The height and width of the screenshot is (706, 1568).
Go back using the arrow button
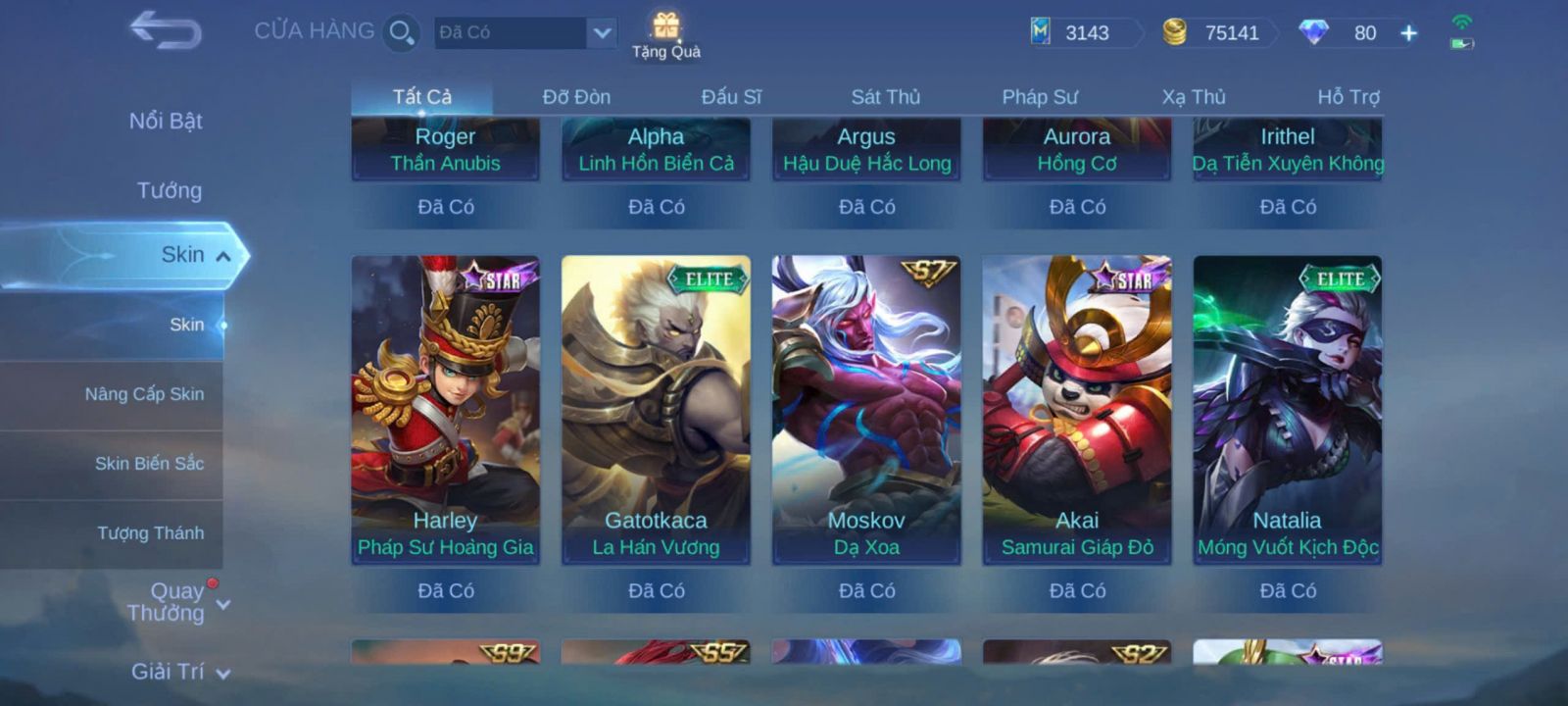pyautogui.click(x=166, y=30)
